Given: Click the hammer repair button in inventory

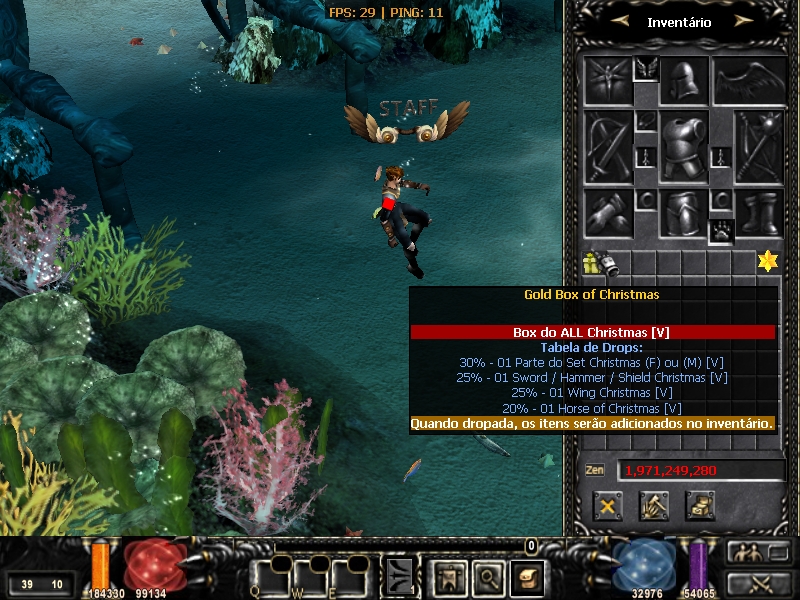Looking at the screenshot, I should click(654, 505).
